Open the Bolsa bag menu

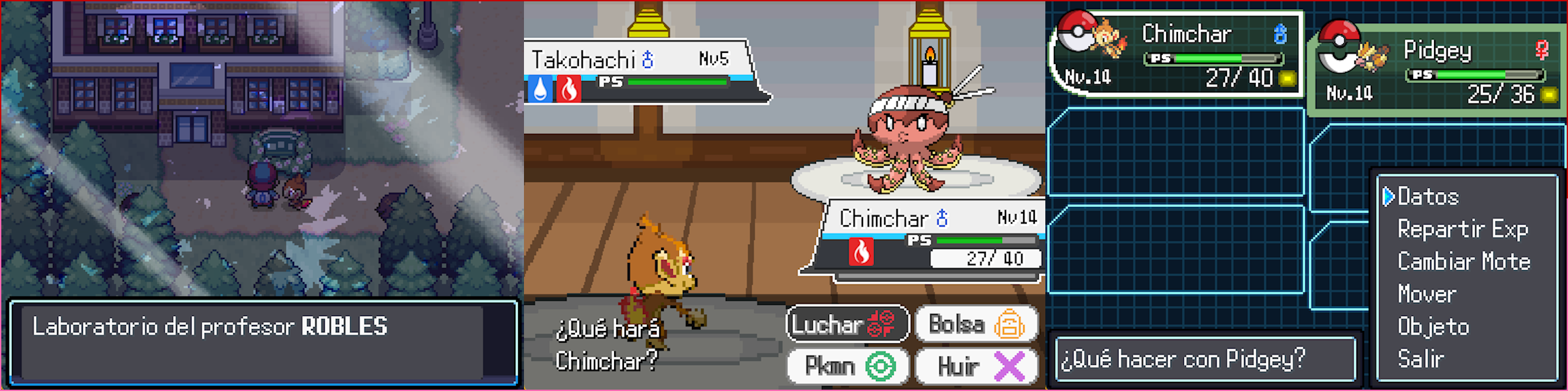tap(976, 324)
